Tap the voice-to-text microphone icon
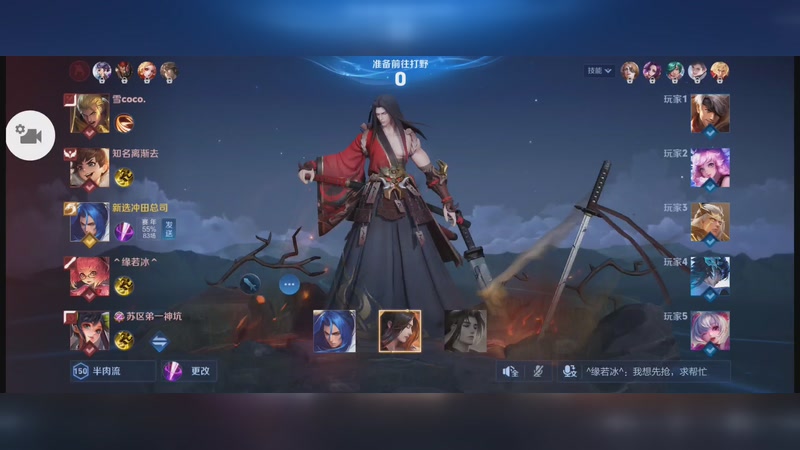Screen dimensions: 800x450 point(569,371)
